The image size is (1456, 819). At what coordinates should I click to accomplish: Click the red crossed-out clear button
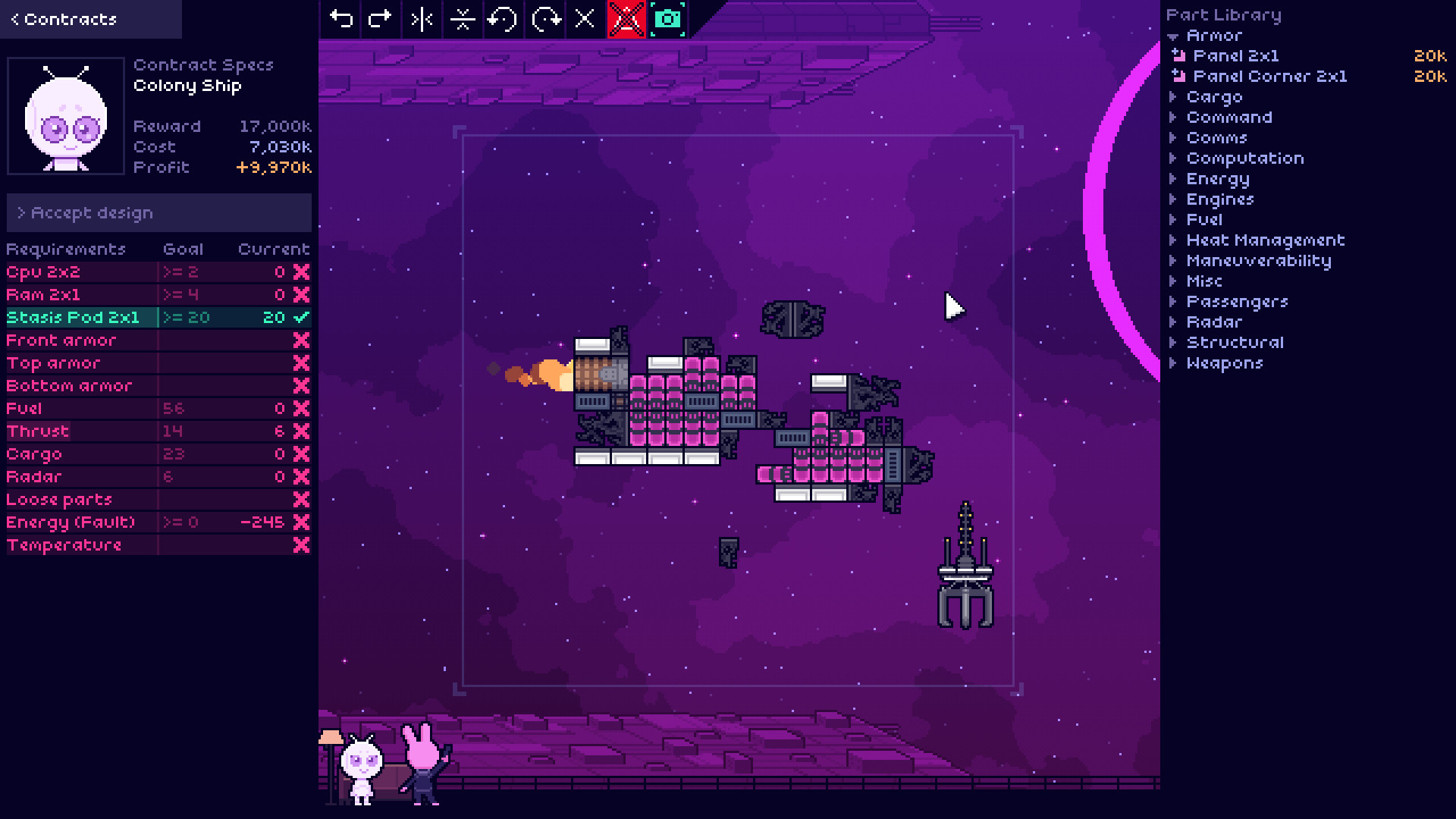click(626, 19)
